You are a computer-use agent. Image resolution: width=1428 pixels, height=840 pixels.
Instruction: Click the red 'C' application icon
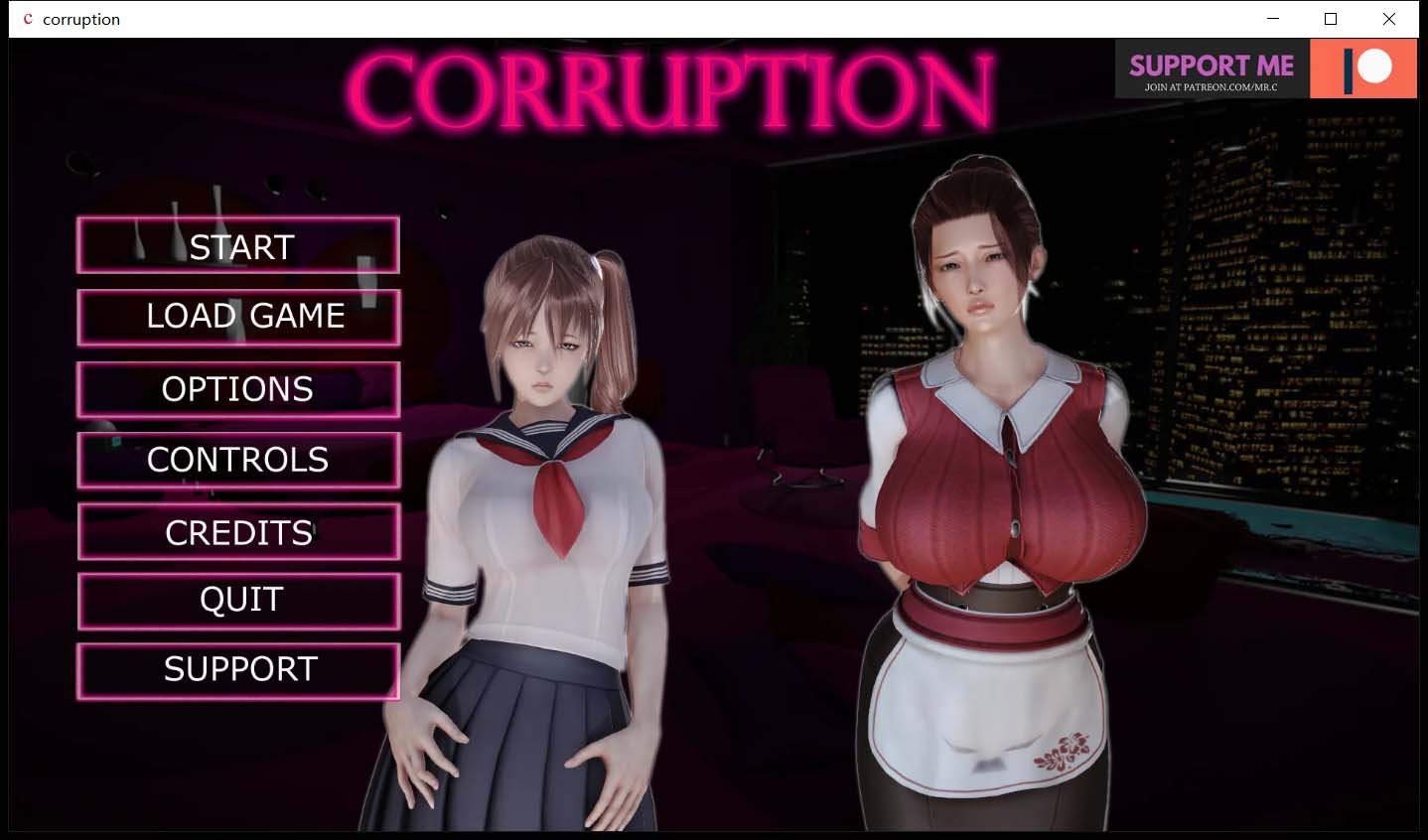29,19
